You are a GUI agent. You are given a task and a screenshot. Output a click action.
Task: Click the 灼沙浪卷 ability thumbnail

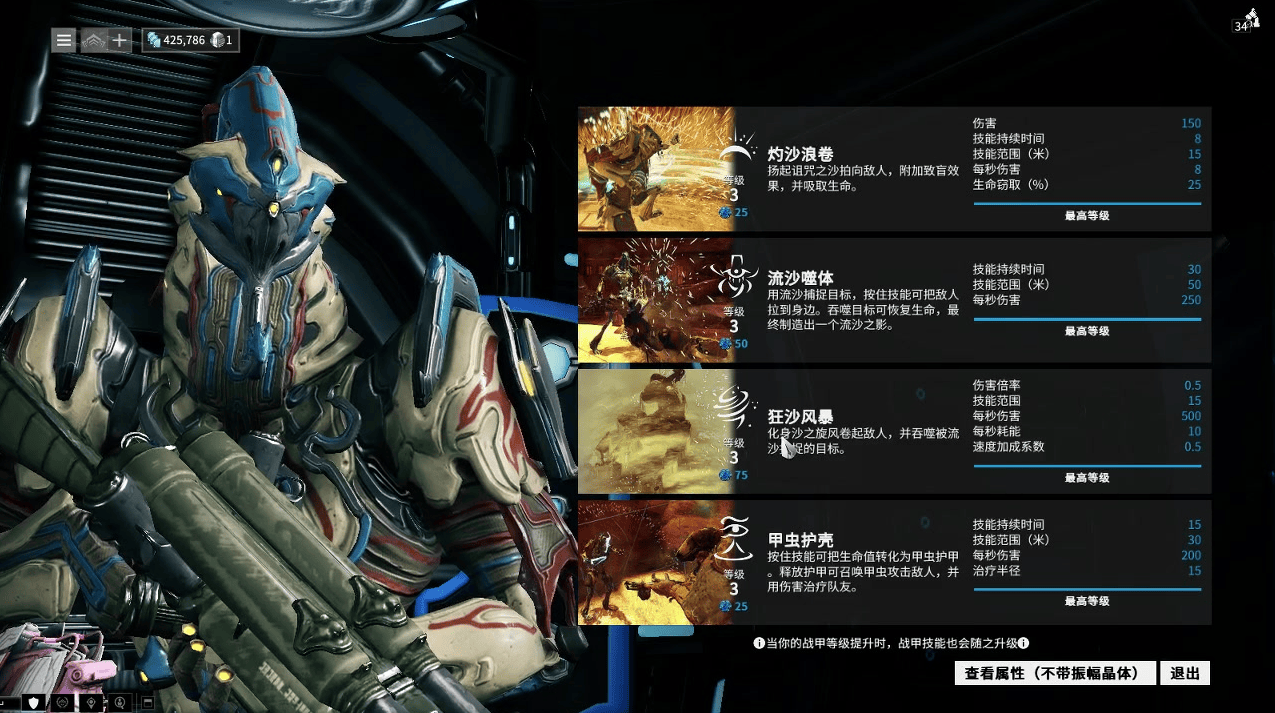[656, 169]
